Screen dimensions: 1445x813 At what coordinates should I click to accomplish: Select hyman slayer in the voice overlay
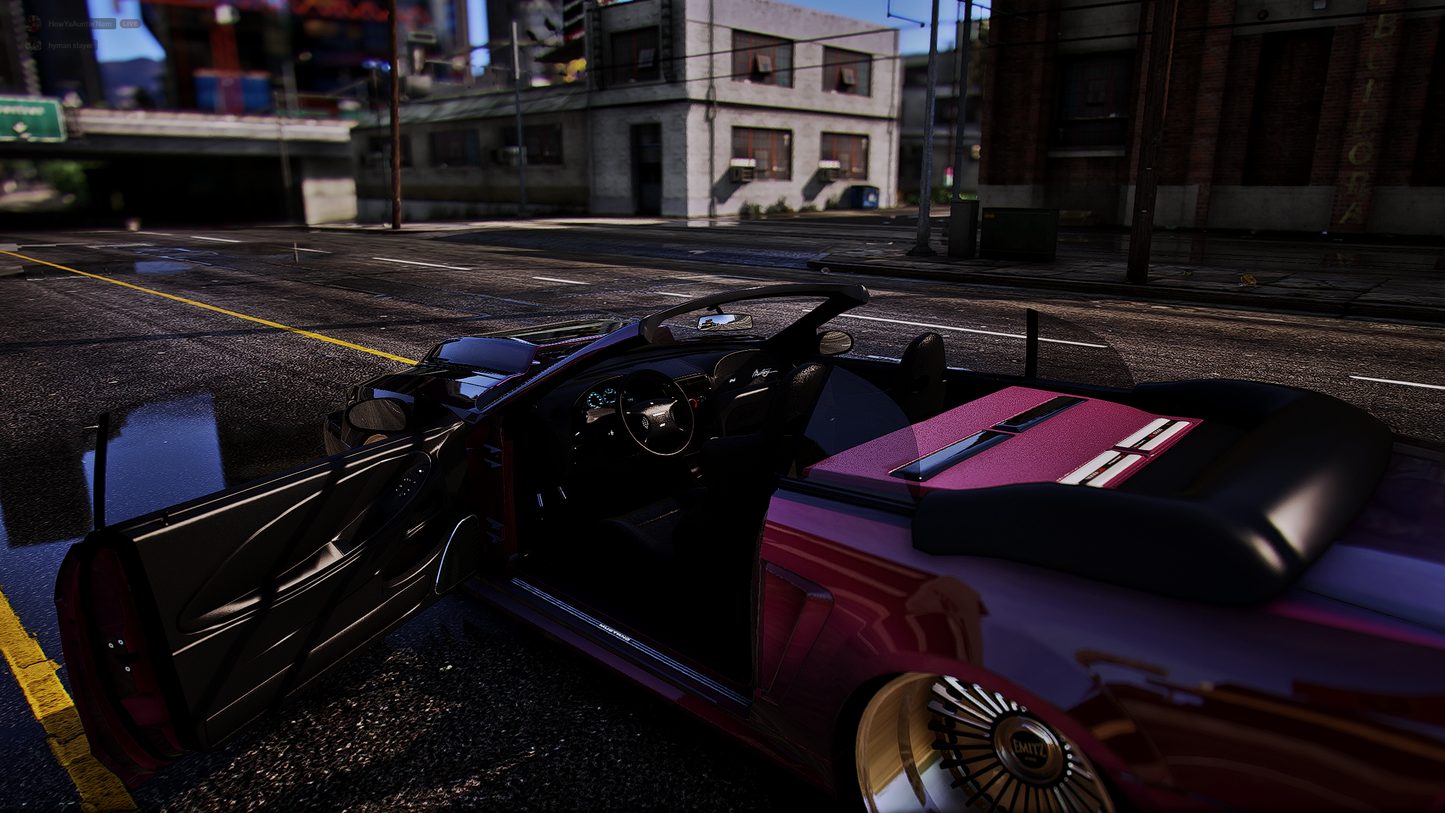point(72,45)
